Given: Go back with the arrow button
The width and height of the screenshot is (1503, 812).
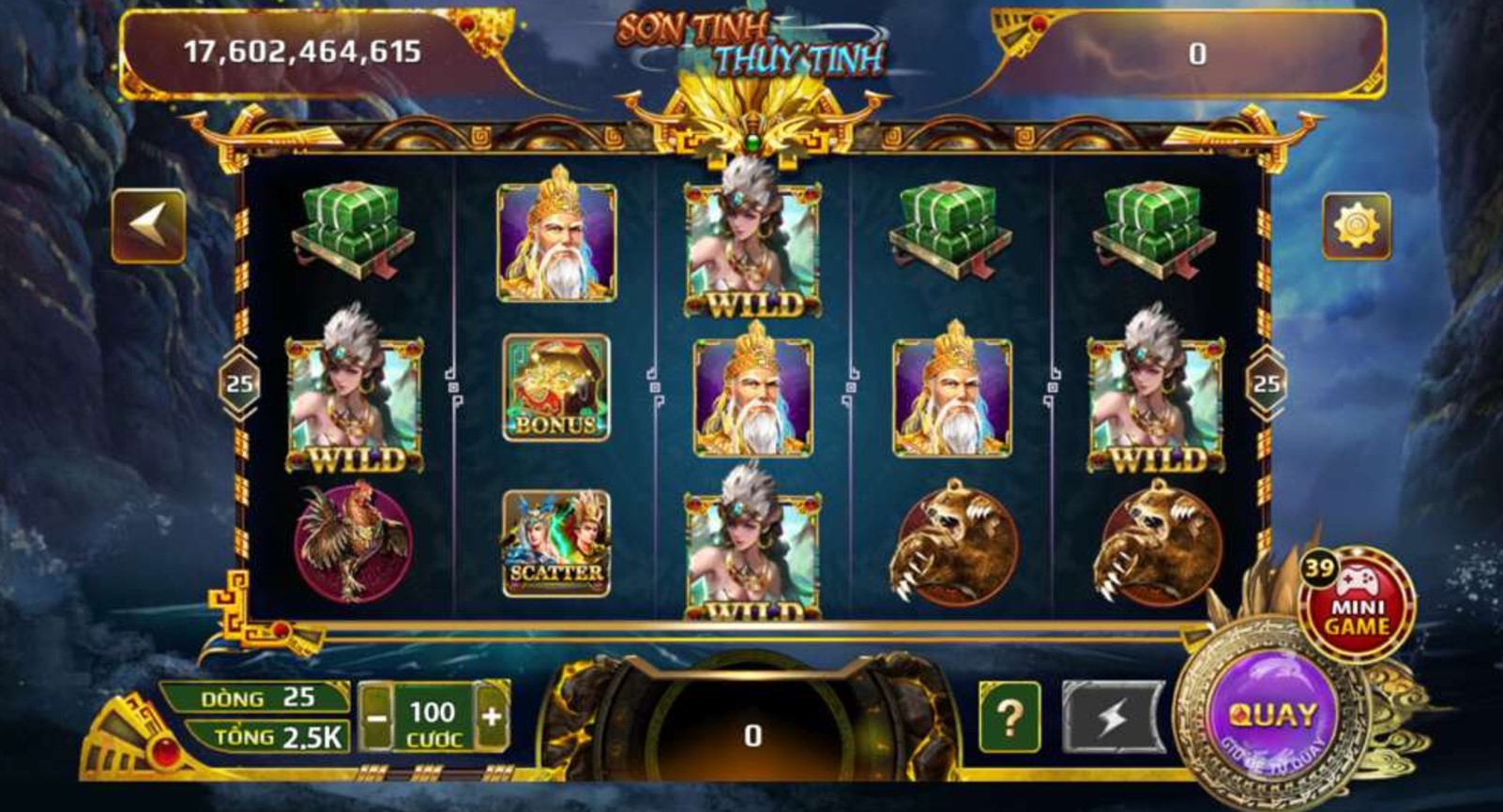Looking at the screenshot, I should (148, 226).
